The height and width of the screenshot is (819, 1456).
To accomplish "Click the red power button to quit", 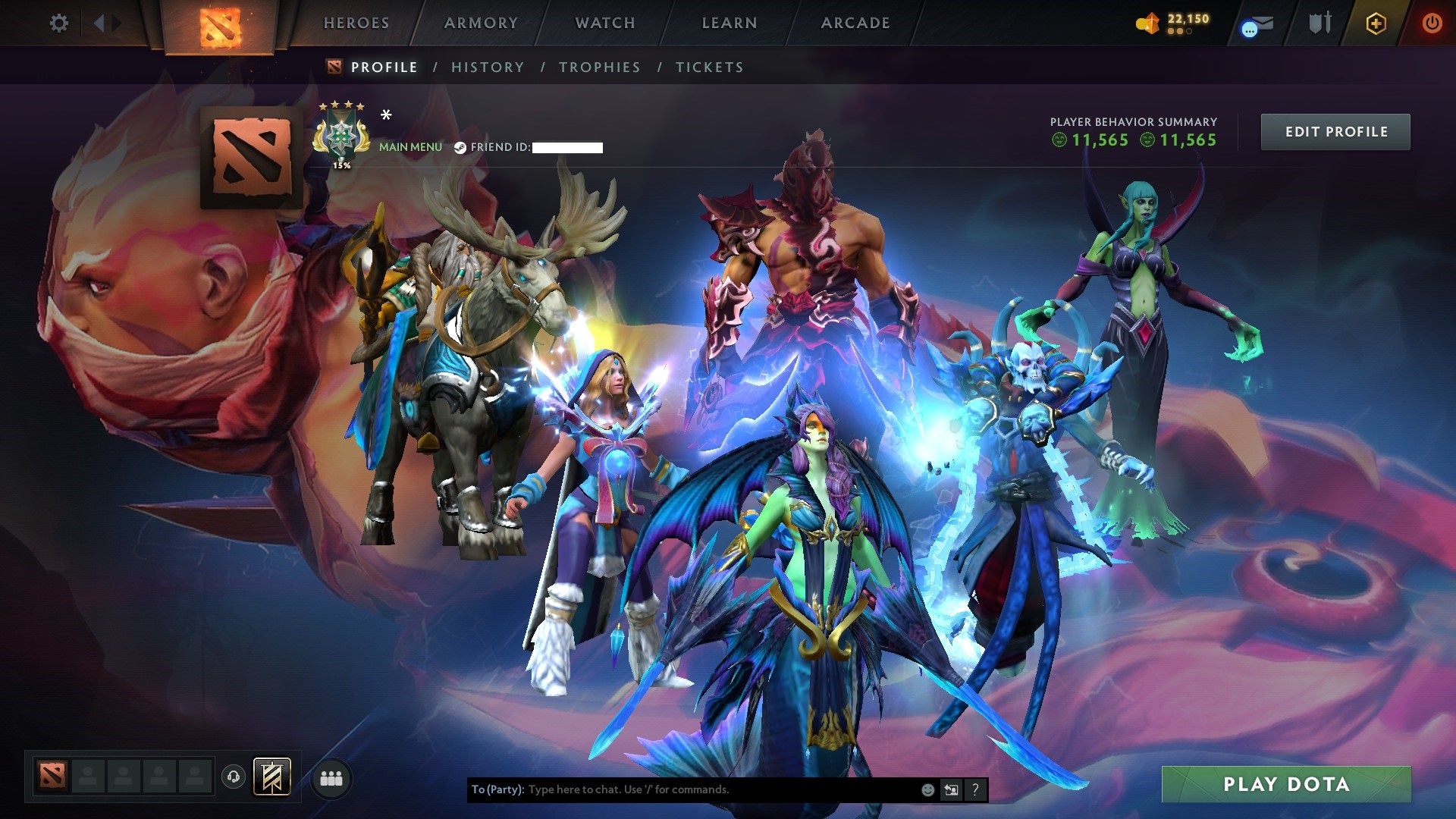I will [1431, 23].
